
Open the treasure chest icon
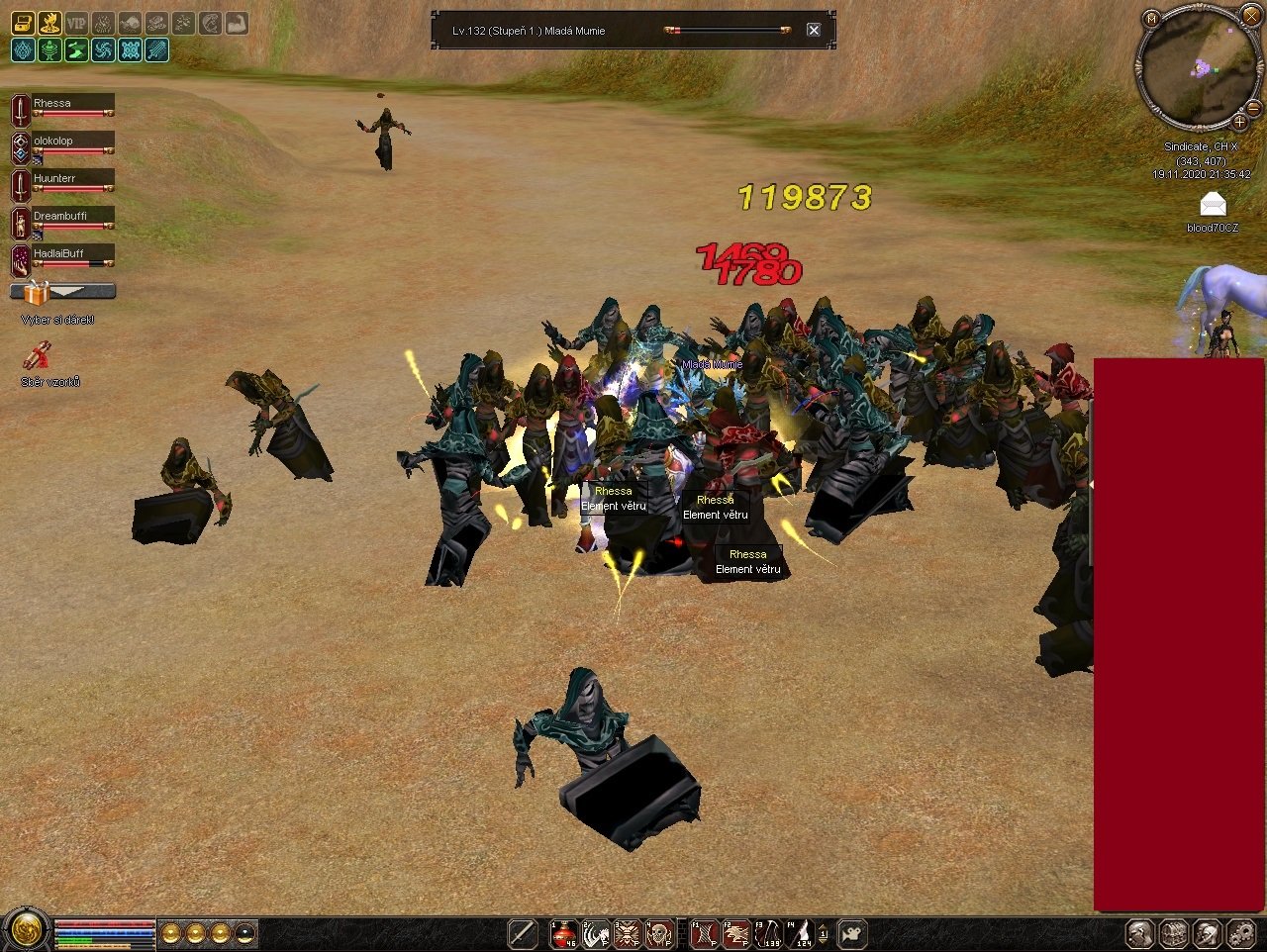[22, 23]
